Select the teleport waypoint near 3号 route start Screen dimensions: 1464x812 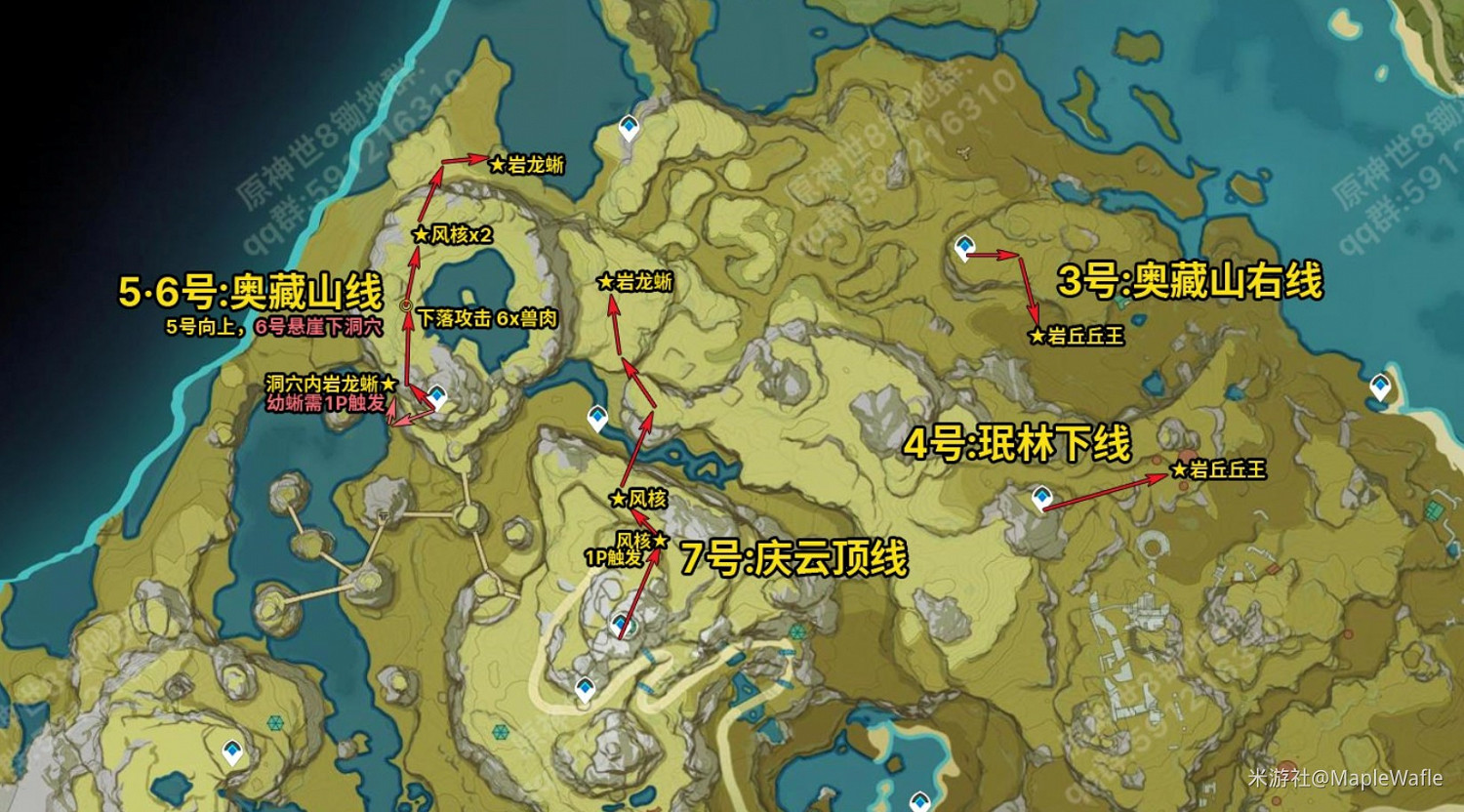point(963,246)
